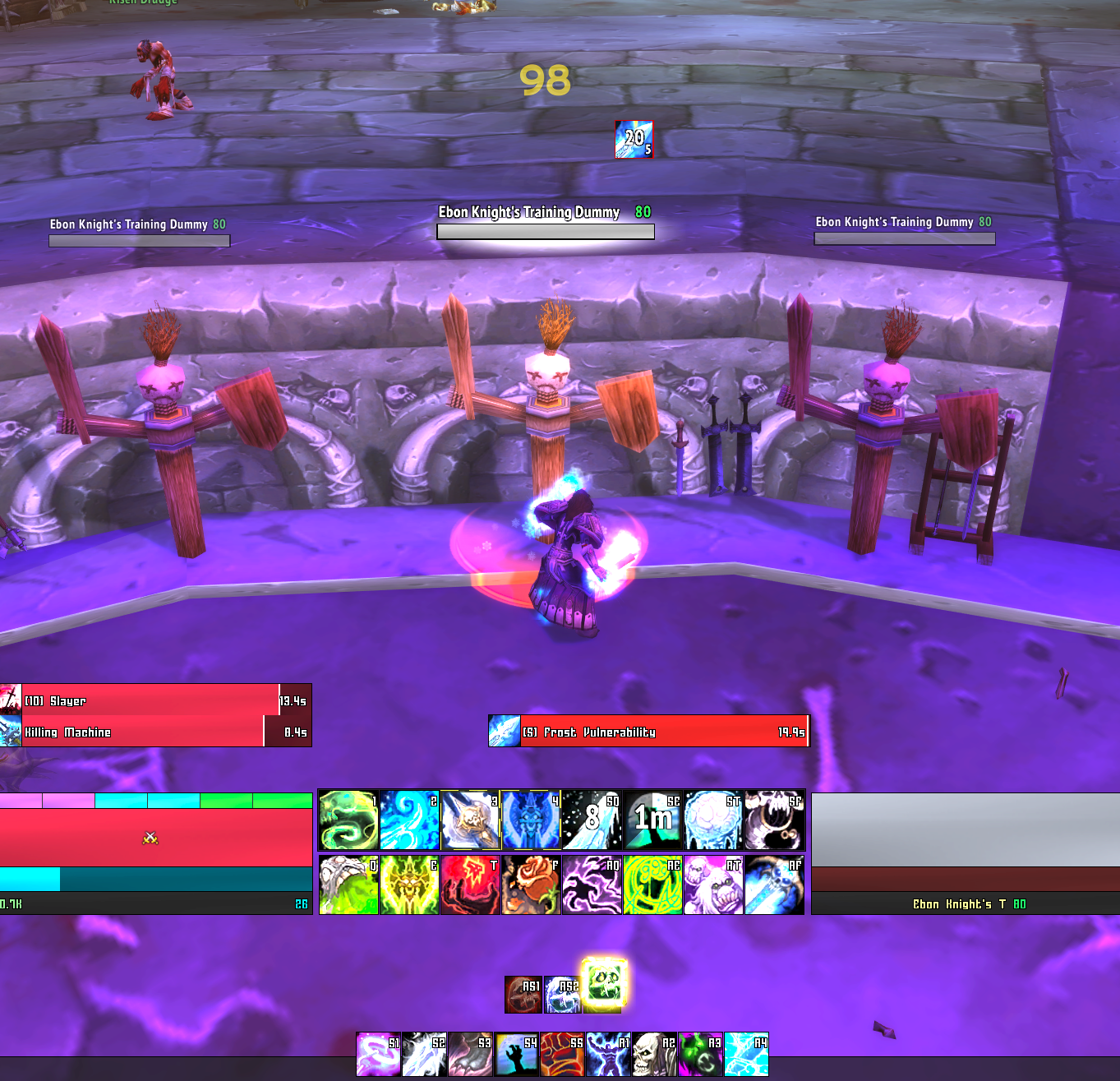Cast Raise Dead hand-from-ground ability
The width and height of the screenshot is (1120, 1081).
[x=516, y=1055]
